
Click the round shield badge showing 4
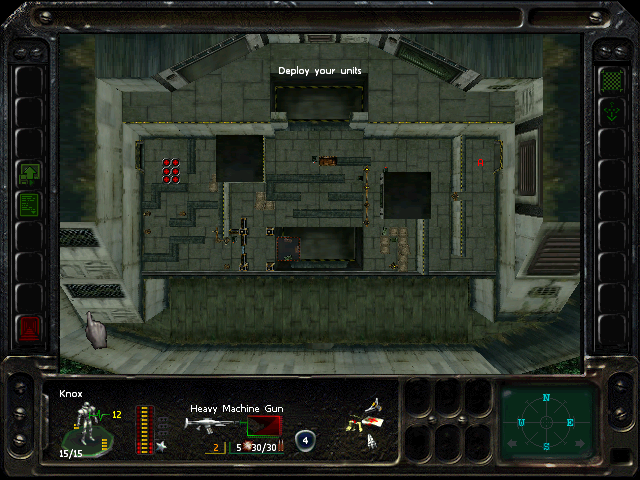(305, 439)
